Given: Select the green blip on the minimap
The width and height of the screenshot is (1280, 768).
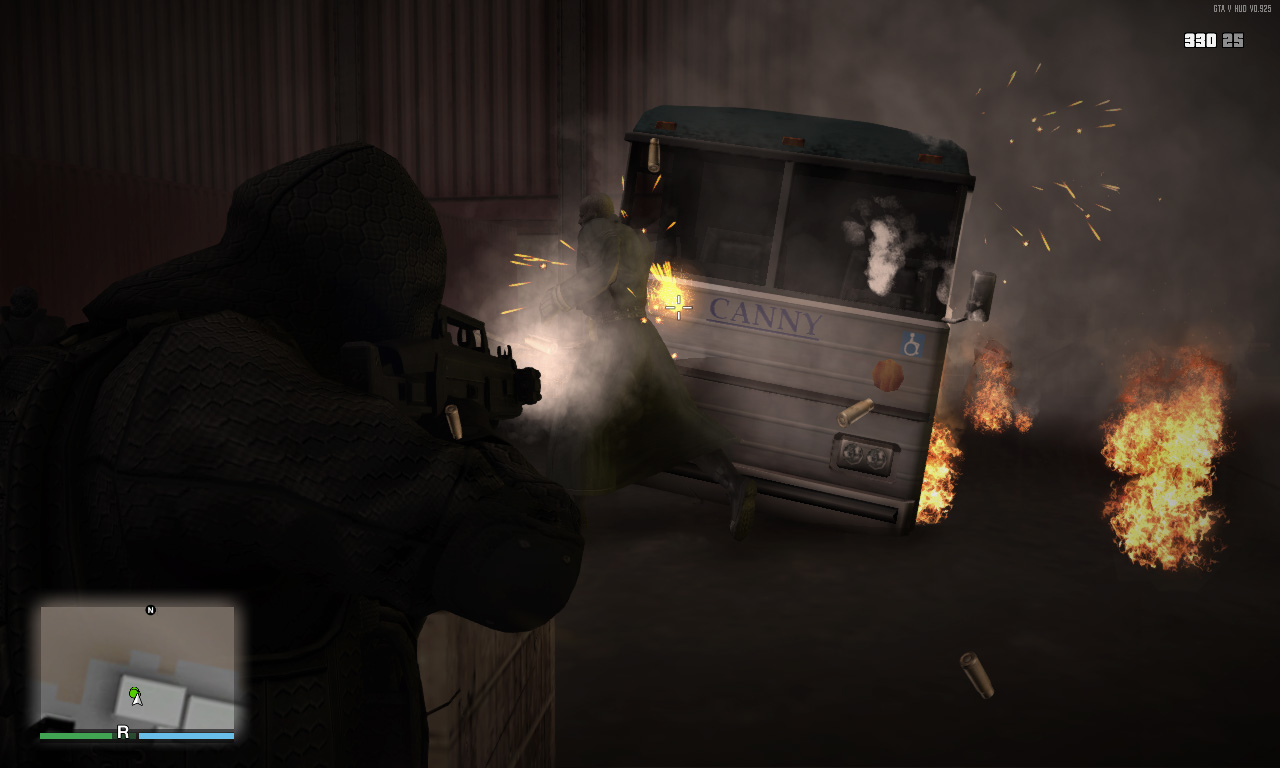Looking at the screenshot, I should click(134, 691).
